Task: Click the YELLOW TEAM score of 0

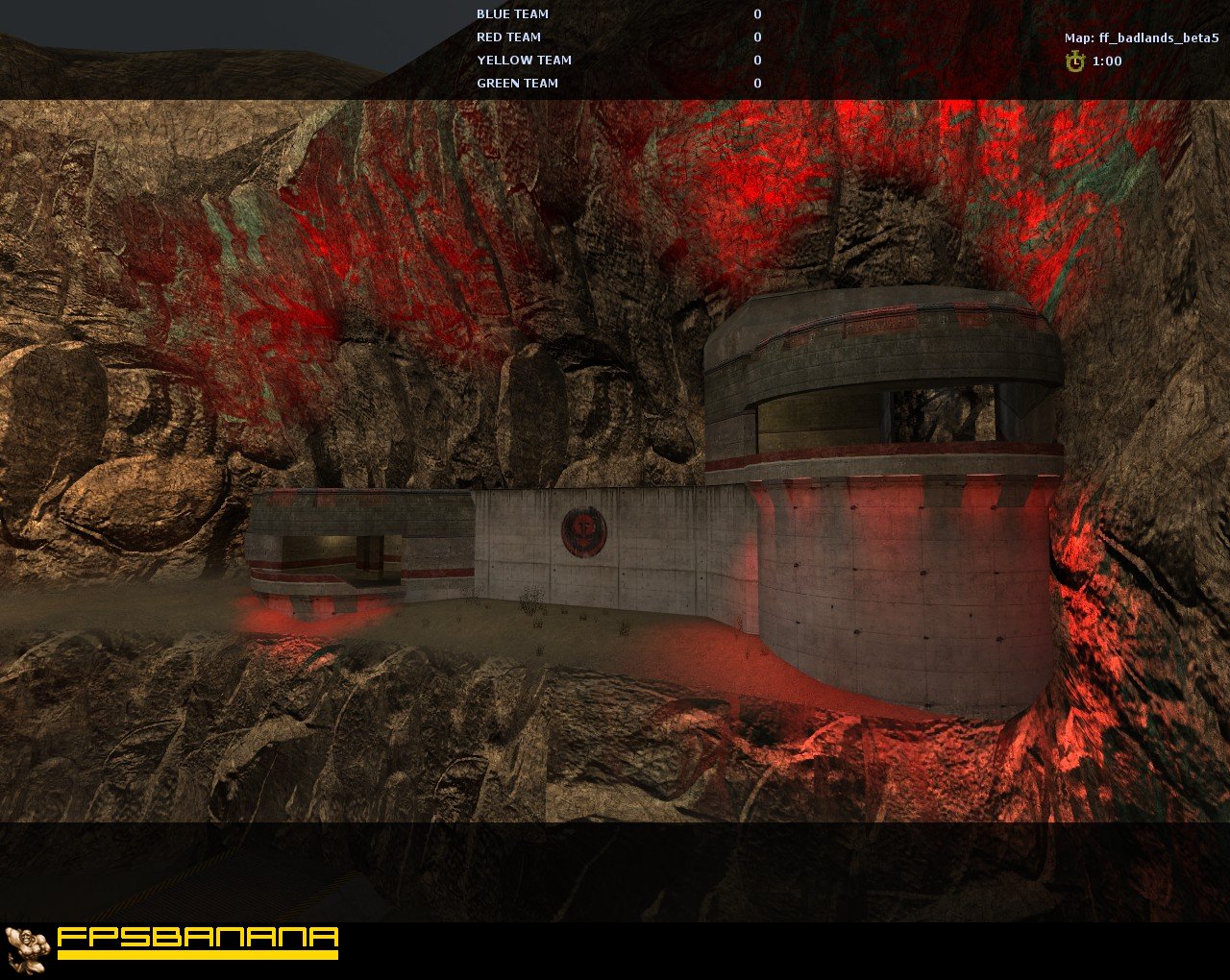Action: pos(757,60)
